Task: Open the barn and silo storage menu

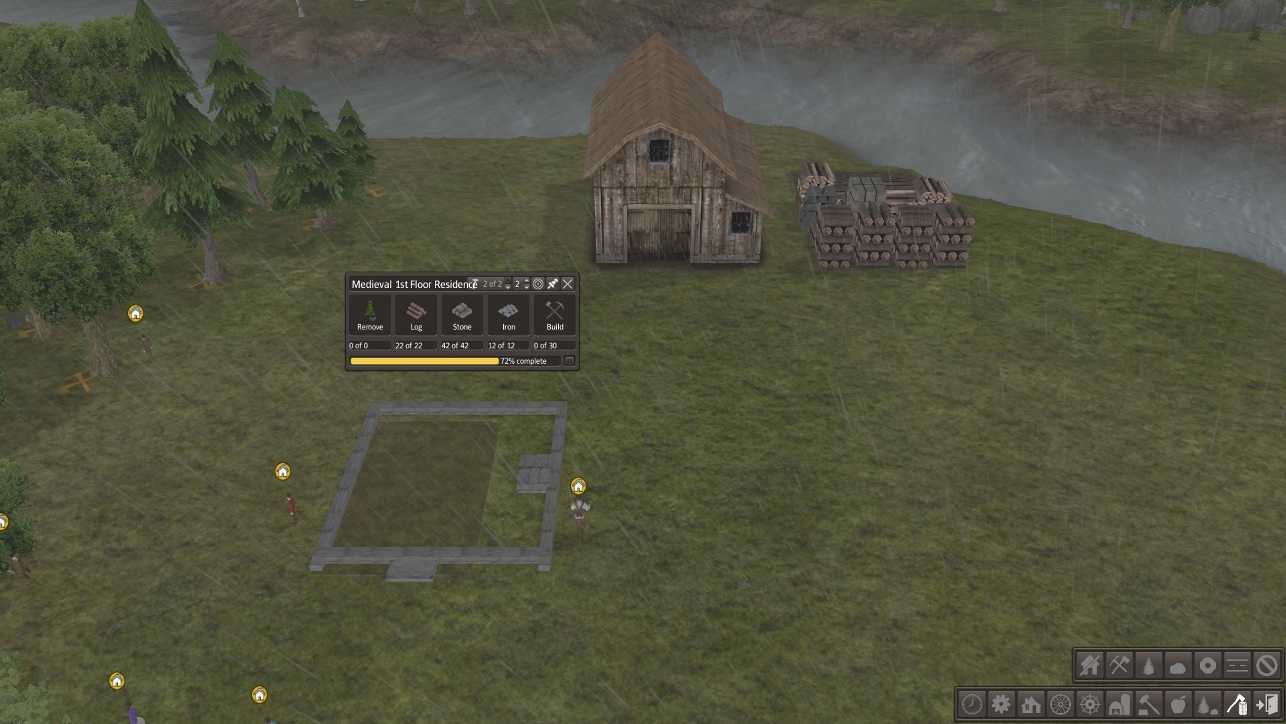Action: pos(1119,704)
